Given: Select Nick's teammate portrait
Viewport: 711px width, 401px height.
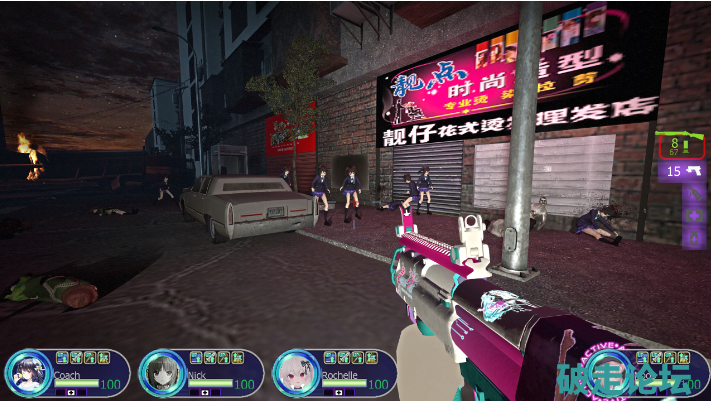Looking at the screenshot, I should tap(160, 374).
